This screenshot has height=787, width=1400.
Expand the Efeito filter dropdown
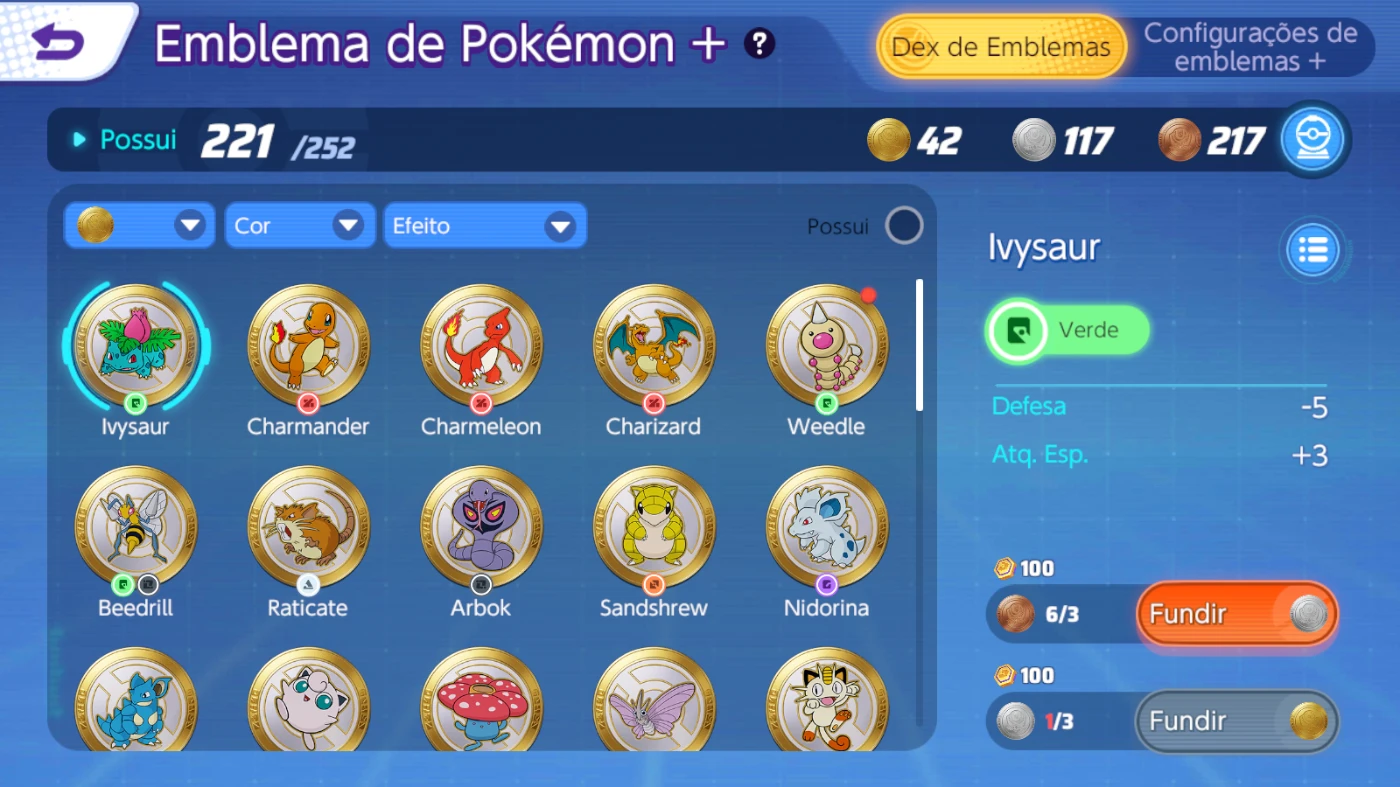[484, 225]
